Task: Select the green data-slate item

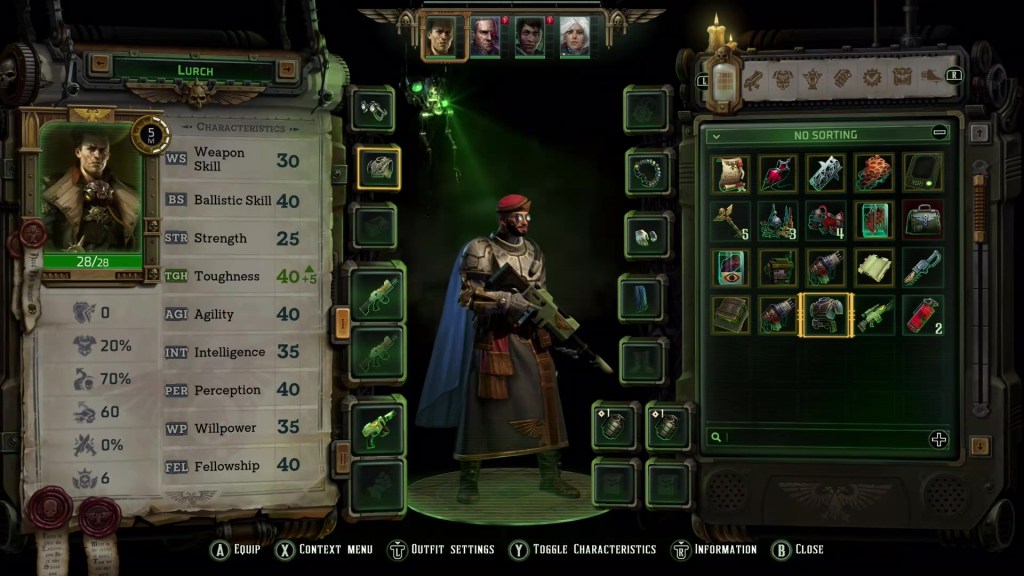Action: (x=923, y=174)
